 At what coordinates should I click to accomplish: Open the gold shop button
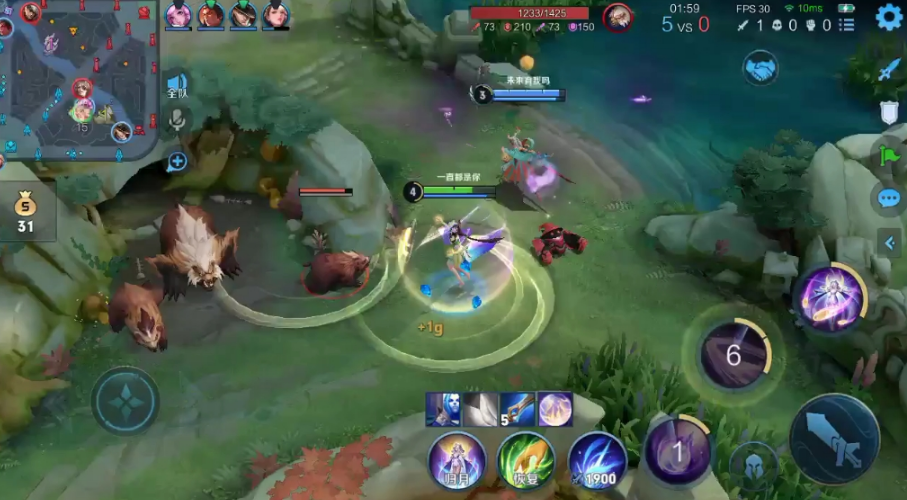click(23, 214)
